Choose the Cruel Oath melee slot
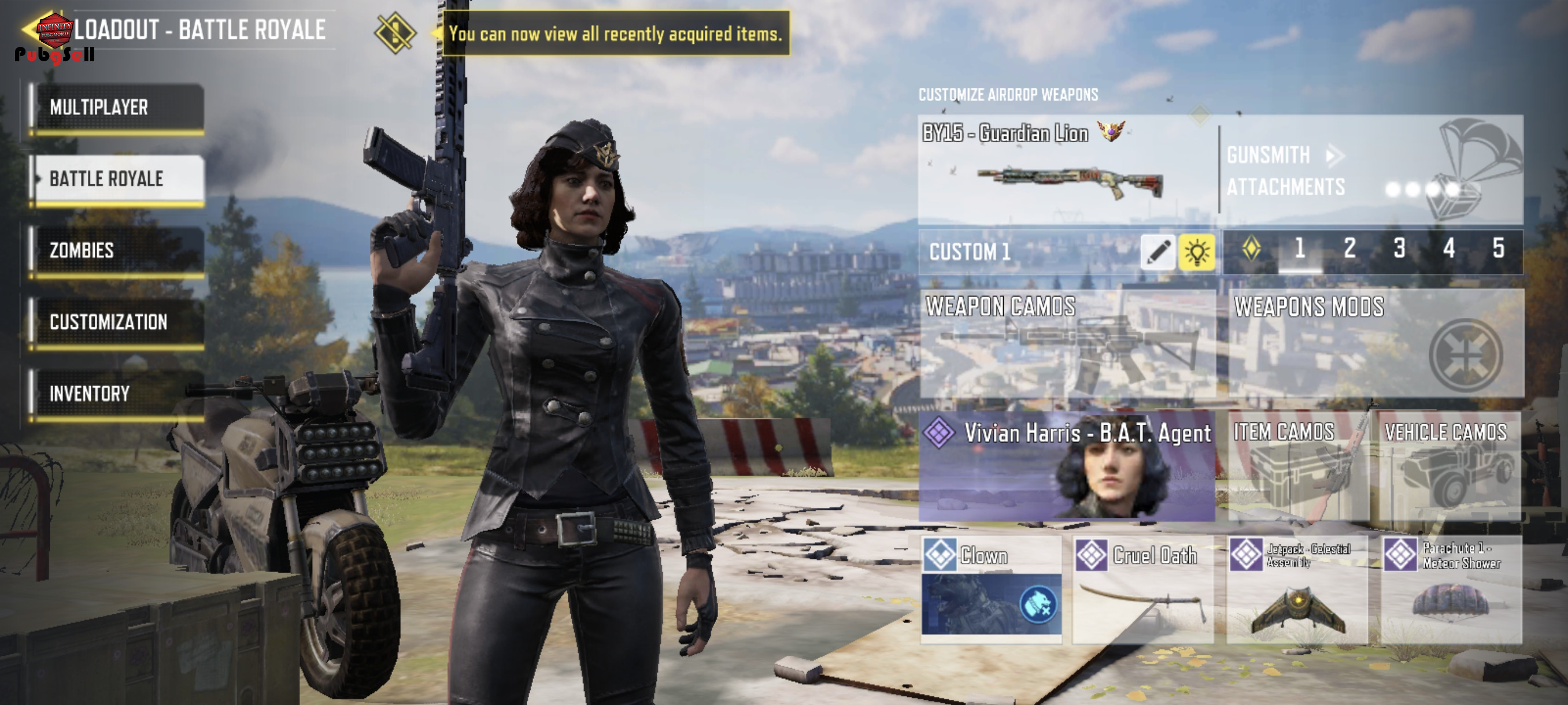This screenshot has height=705, width=1568. tap(1142, 589)
